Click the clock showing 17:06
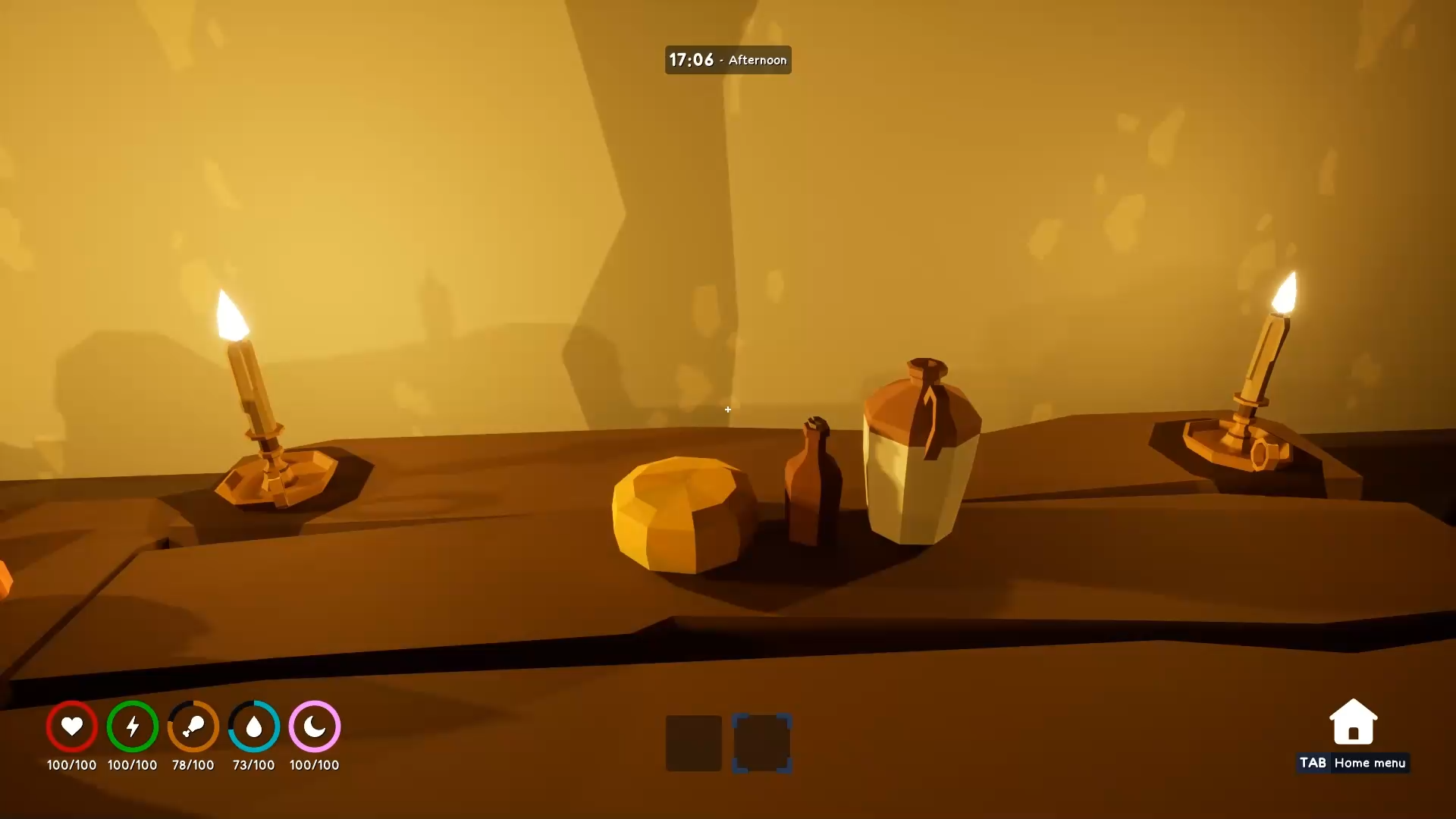This screenshot has width=1456, height=819. [691, 59]
